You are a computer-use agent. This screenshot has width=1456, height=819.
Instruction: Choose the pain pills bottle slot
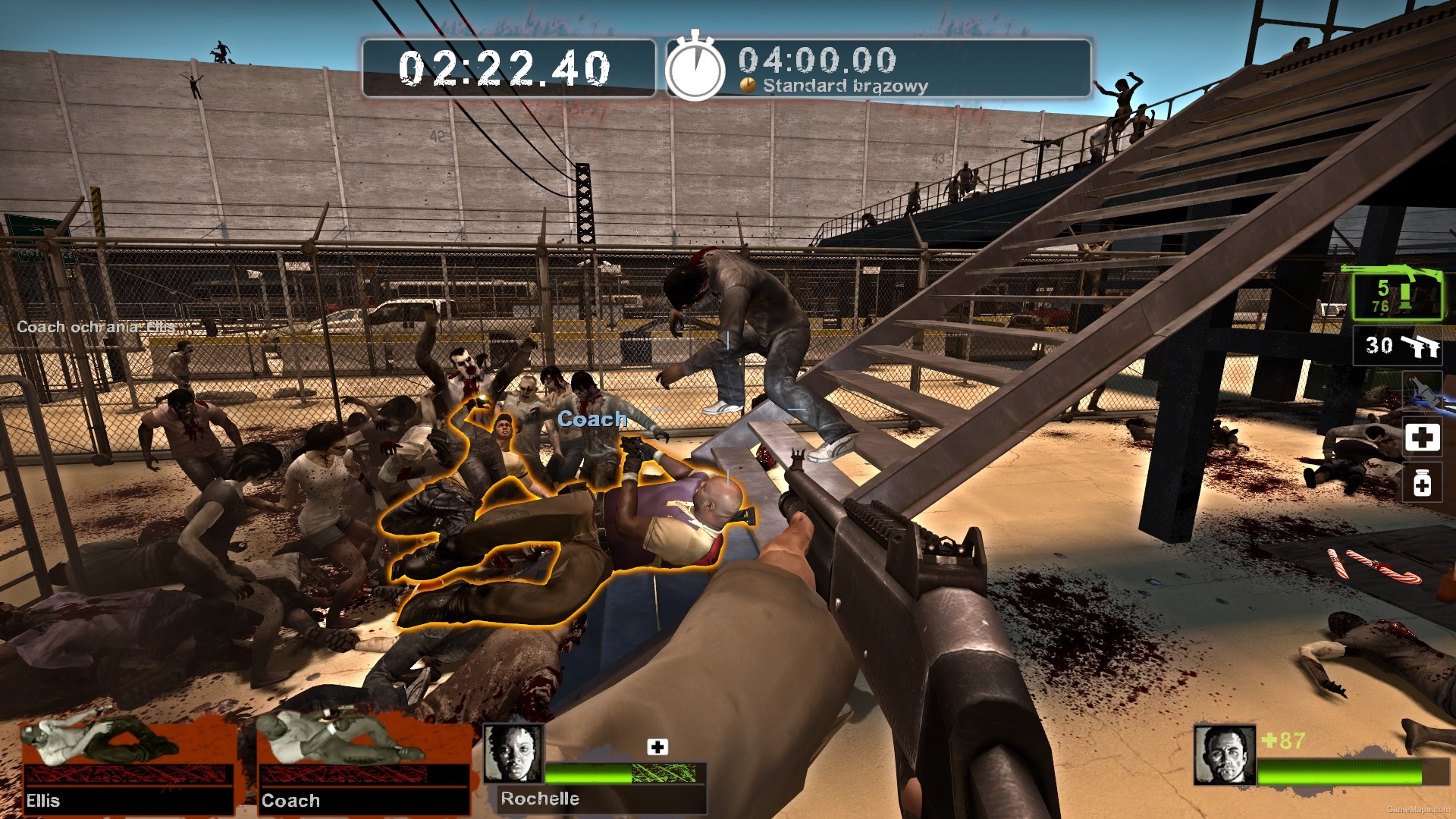[1422, 484]
